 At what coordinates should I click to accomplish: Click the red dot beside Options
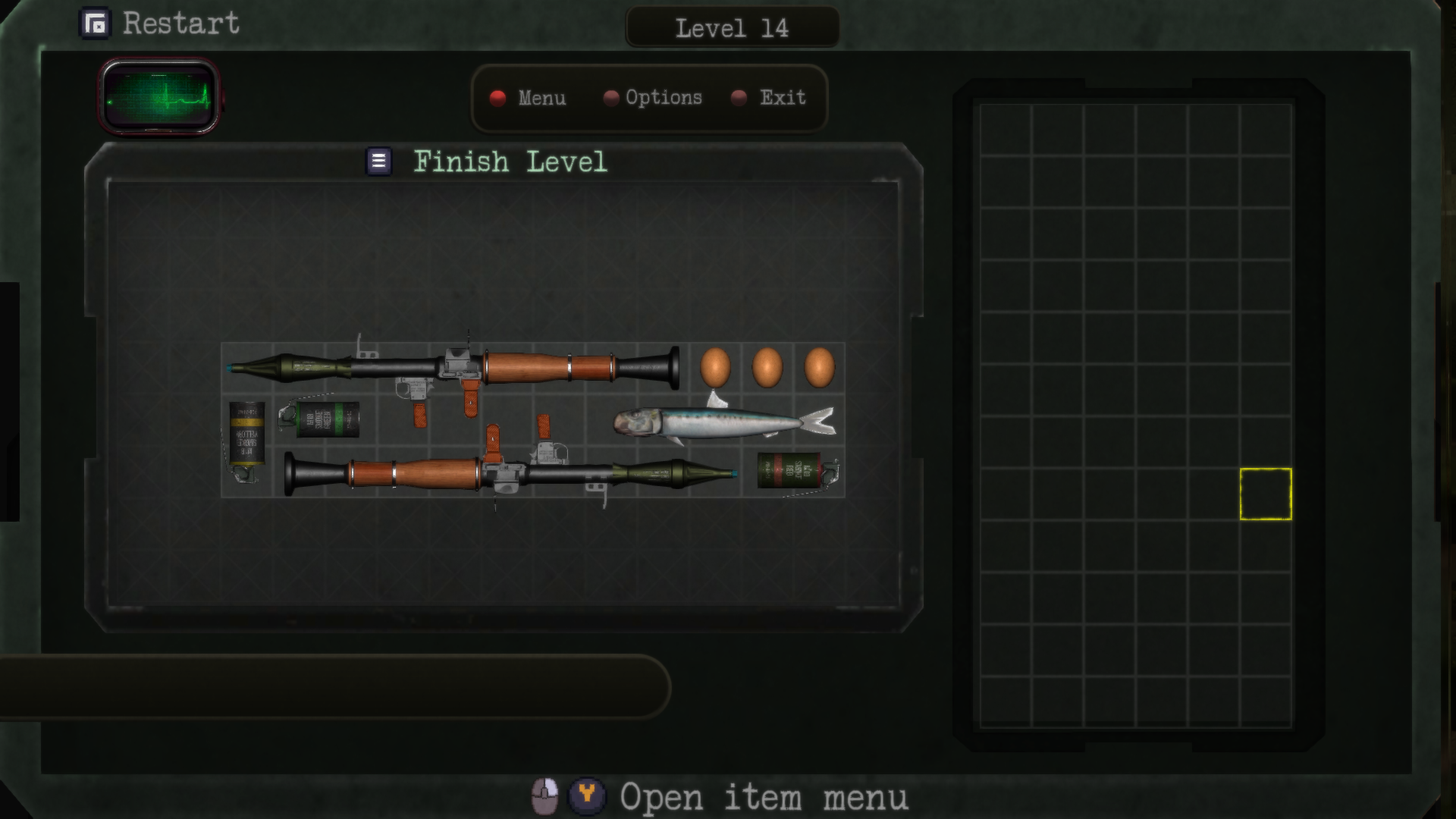click(610, 97)
